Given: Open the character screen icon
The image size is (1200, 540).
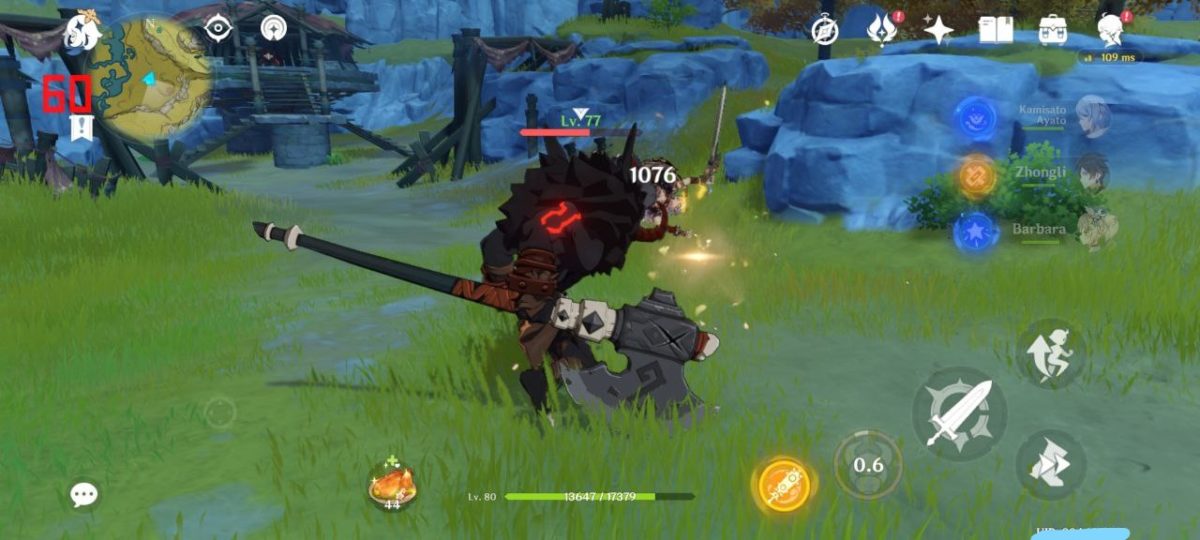Looking at the screenshot, I should pyautogui.click(x=1110, y=30).
